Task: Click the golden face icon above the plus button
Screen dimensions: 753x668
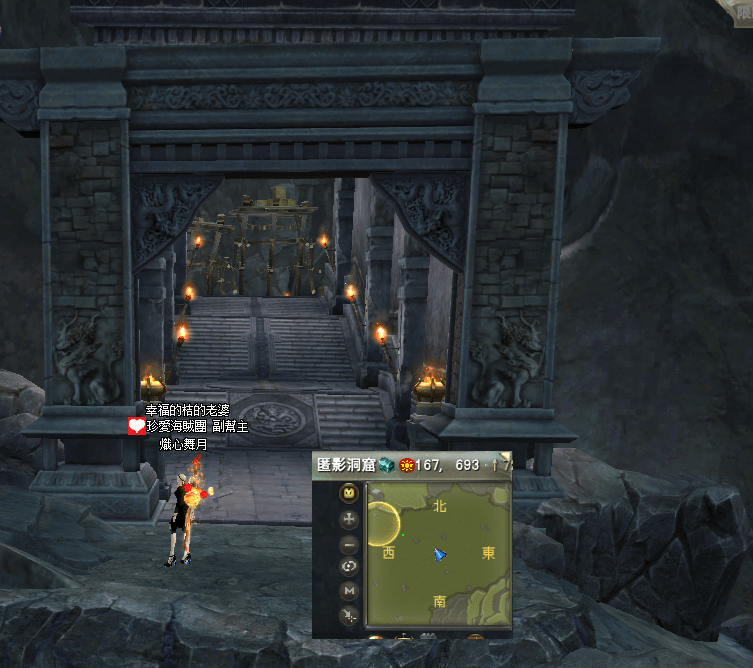Action: (x=349, y=492)
